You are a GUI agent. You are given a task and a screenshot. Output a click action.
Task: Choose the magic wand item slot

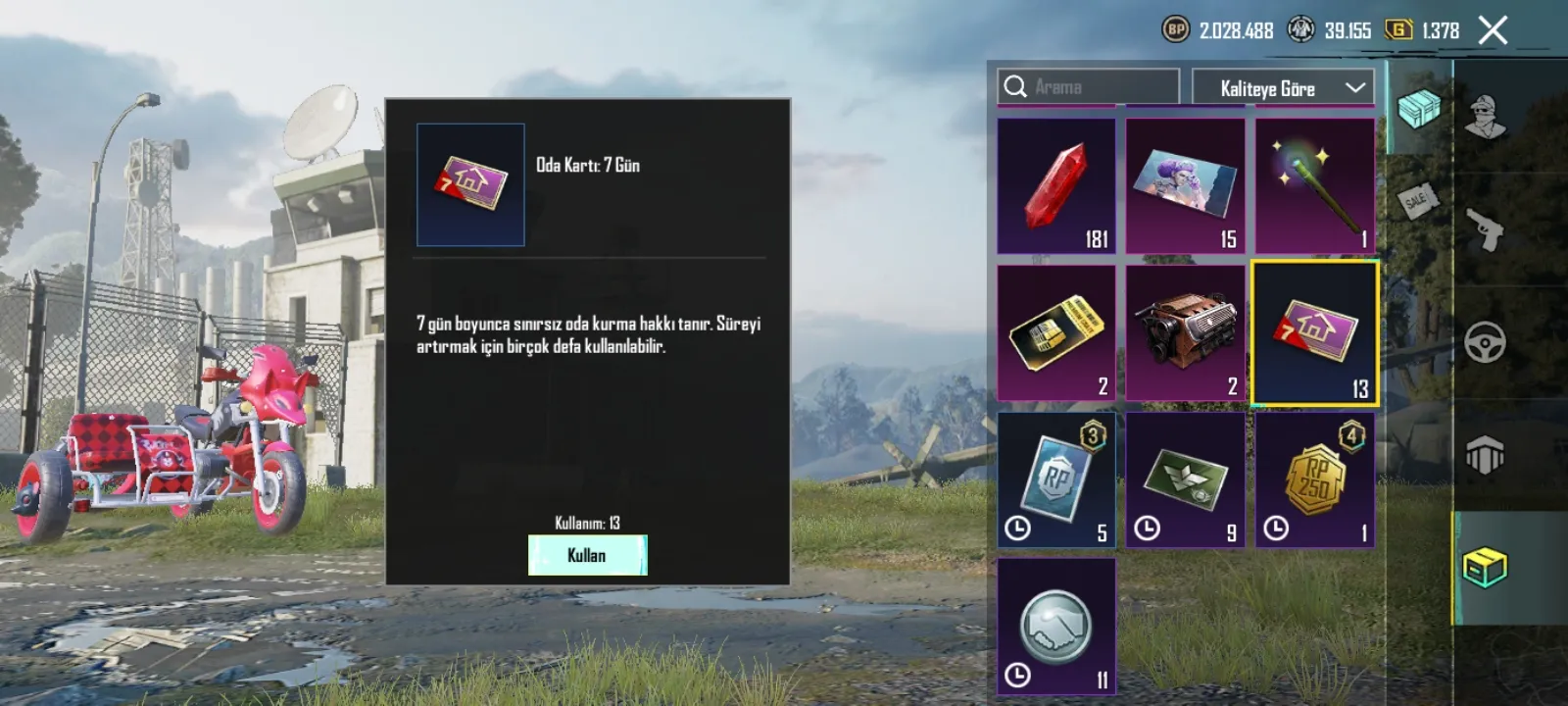(x=1314, y=186)
